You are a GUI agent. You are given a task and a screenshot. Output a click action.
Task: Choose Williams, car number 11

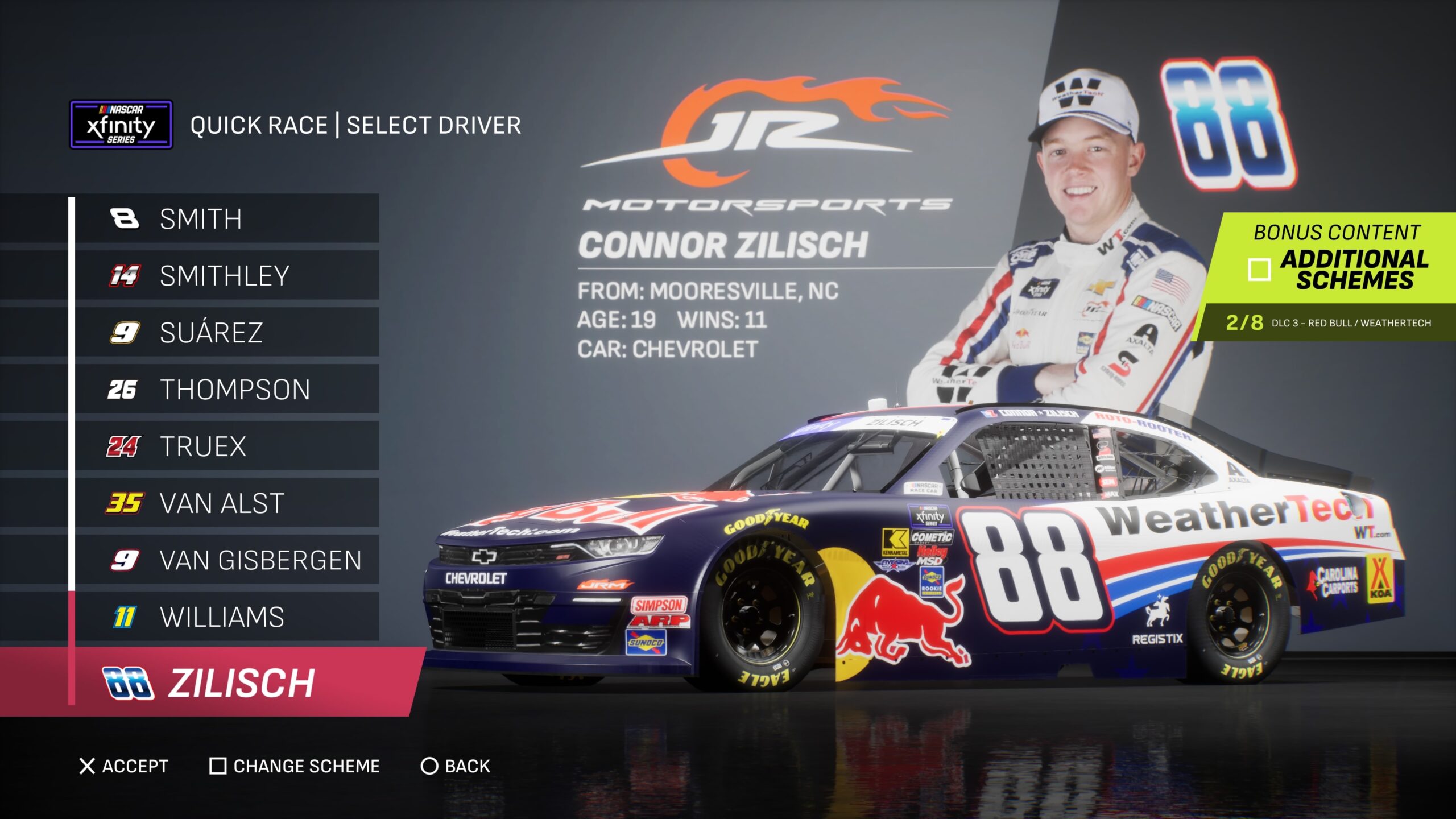coord(227,617)
